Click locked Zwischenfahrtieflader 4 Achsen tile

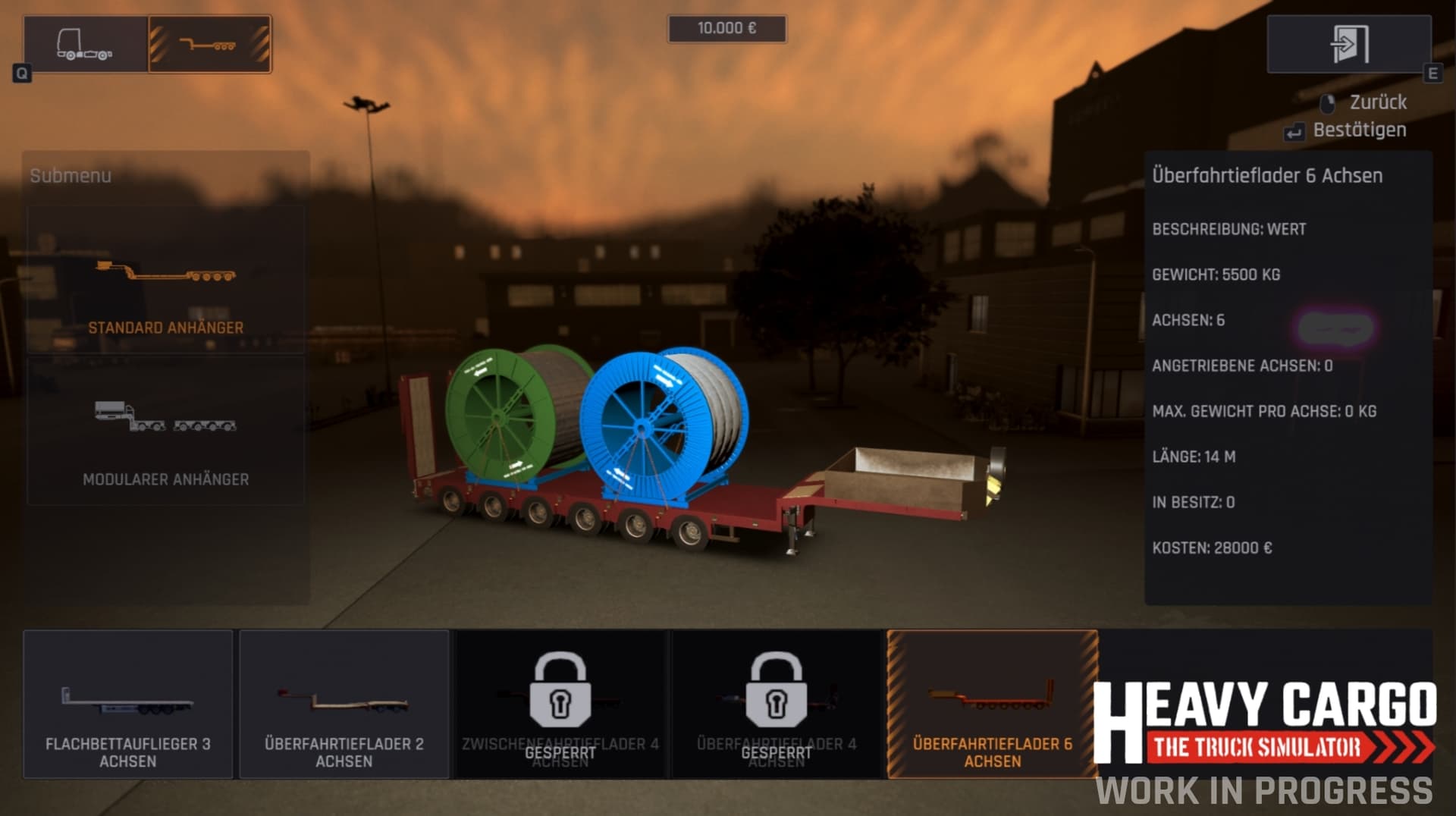click(x=560, y=704)
